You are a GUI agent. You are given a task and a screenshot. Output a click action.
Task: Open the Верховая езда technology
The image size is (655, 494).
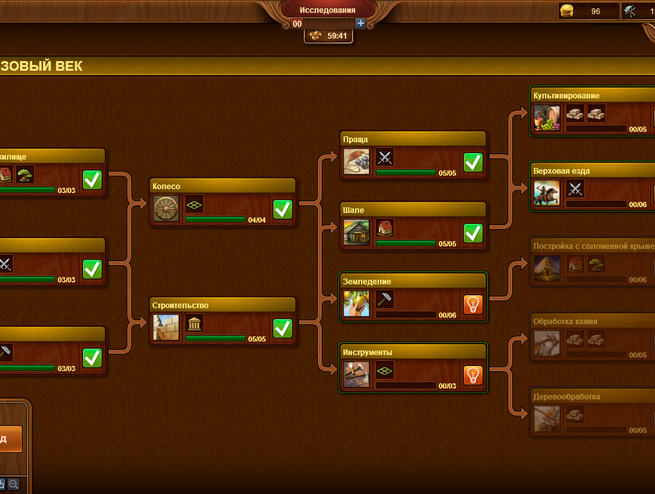pyautogui.click(x=592, y=186)
